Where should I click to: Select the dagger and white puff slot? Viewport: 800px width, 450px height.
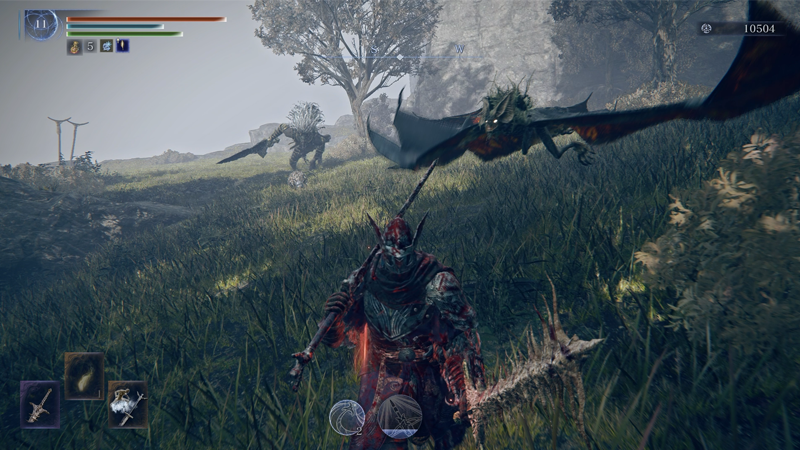pos(127,404)
